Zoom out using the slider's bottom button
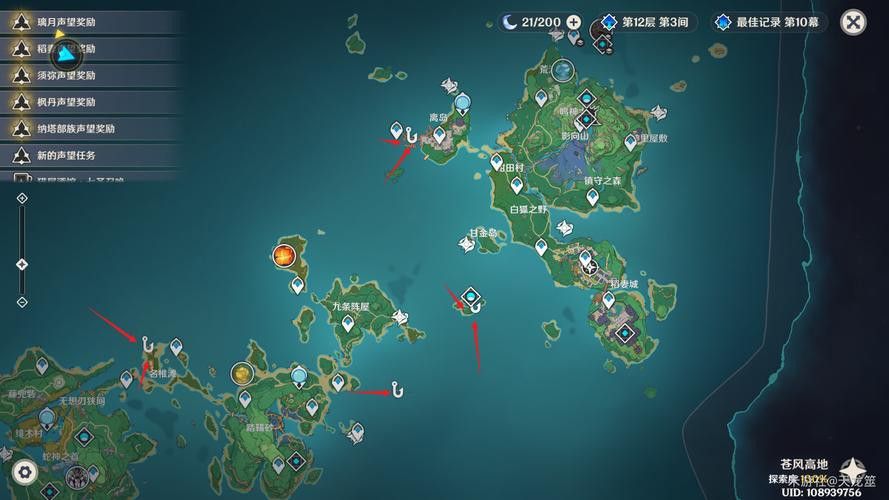889x500 pixels. (x=22, y=302)
